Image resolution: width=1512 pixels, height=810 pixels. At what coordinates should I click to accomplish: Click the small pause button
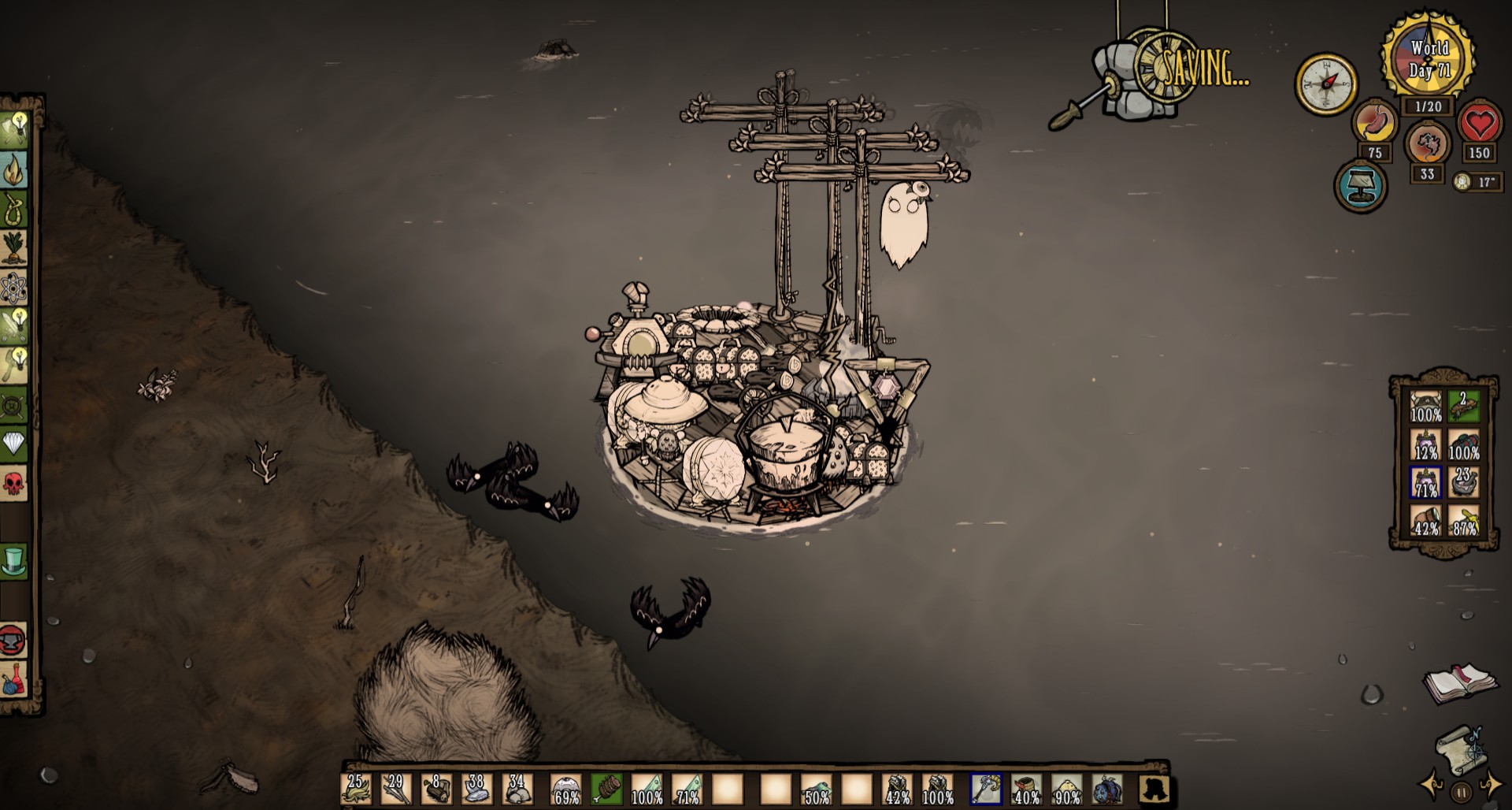coord(1462,793)
